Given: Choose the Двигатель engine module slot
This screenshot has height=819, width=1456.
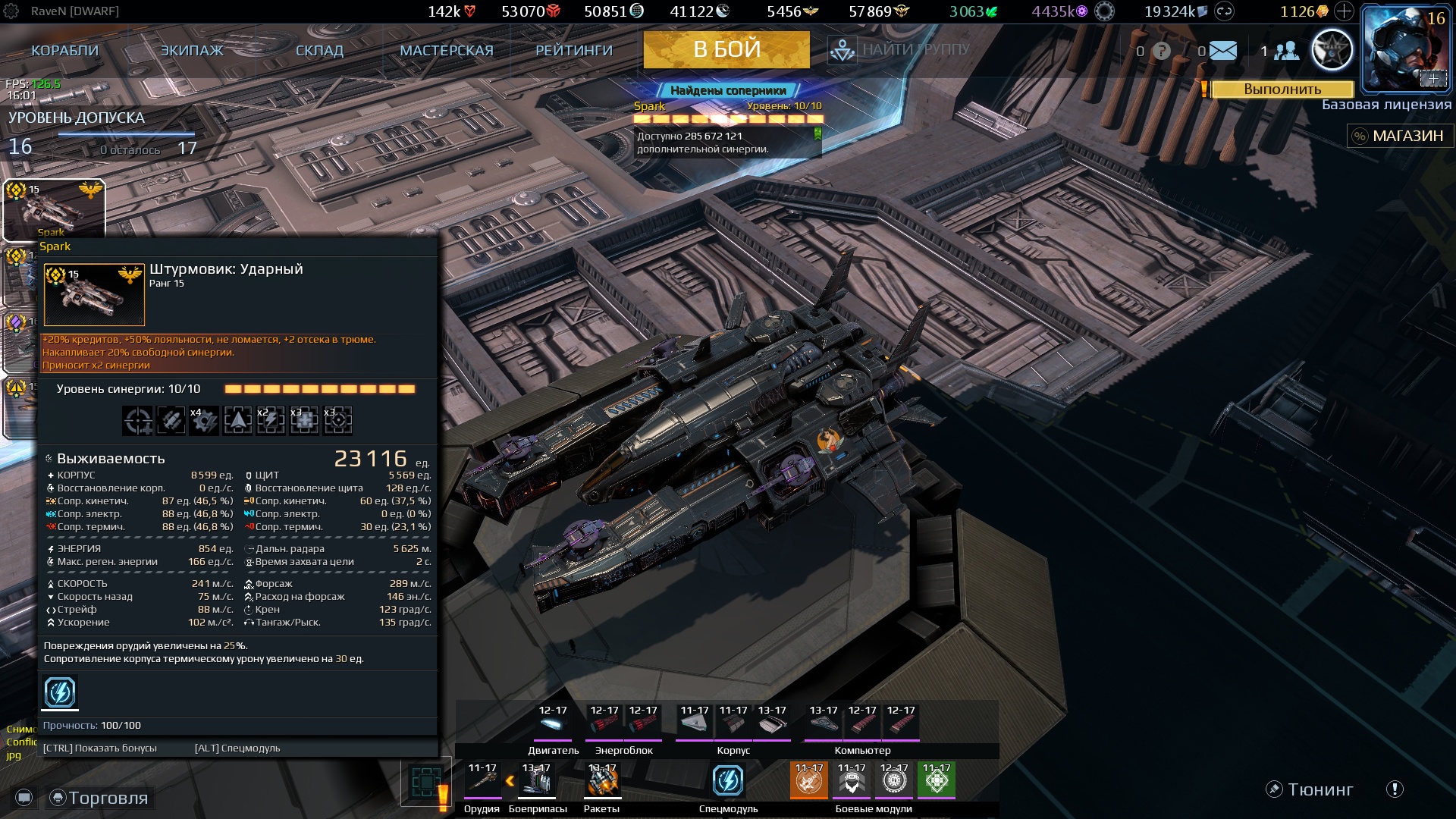Looking at the screenshot, I should (x=553, y=723).
